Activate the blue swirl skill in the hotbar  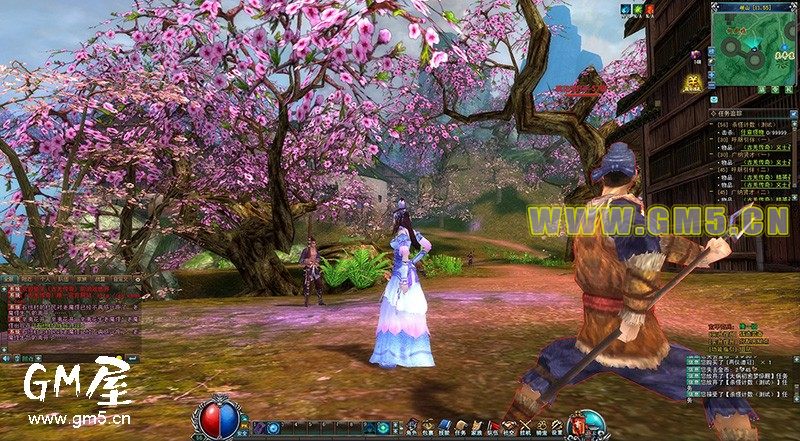(x=272, y=428)
